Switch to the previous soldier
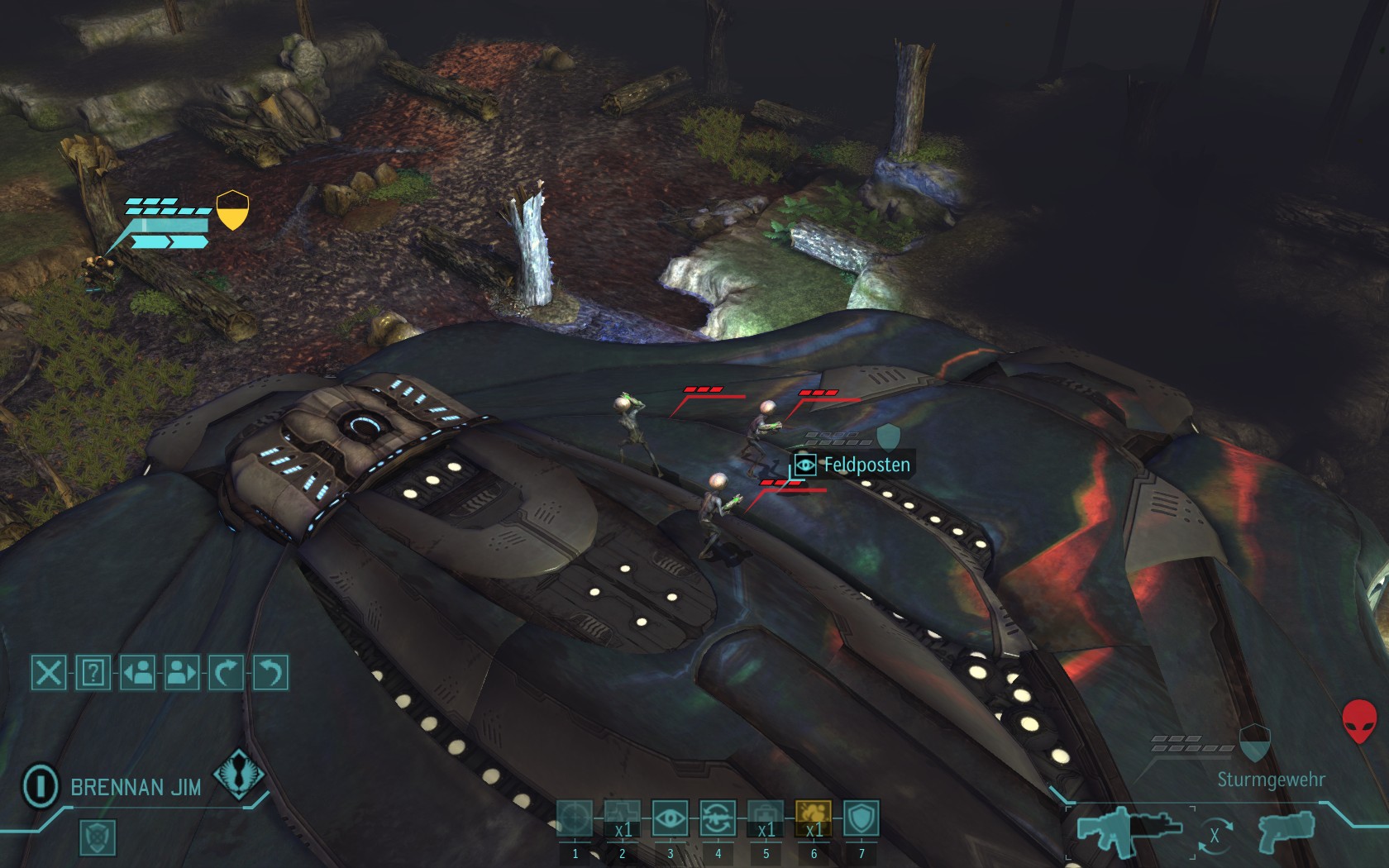Screen dimensions: 1389x868 137,673
